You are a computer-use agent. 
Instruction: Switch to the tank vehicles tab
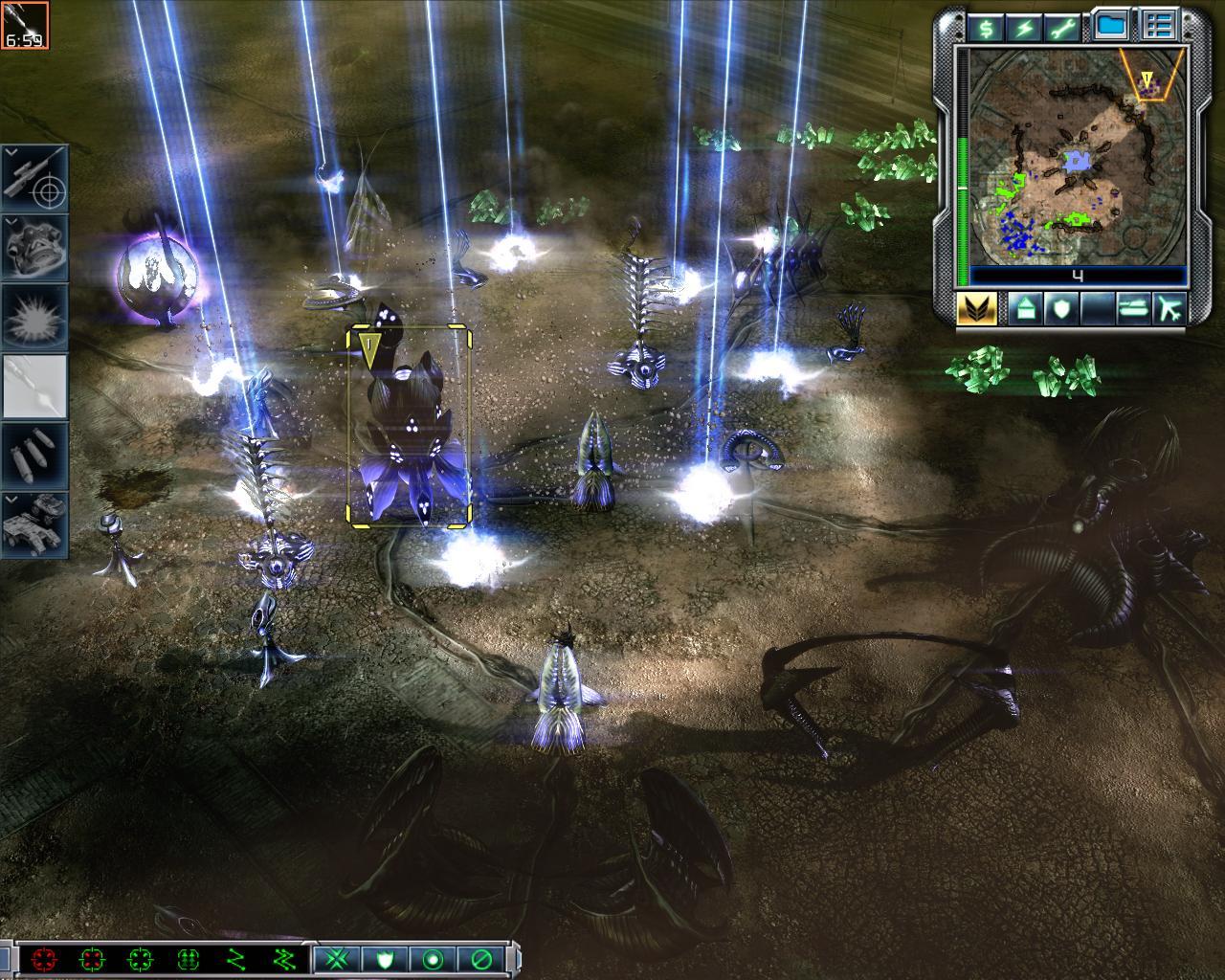pos(1130,308)
